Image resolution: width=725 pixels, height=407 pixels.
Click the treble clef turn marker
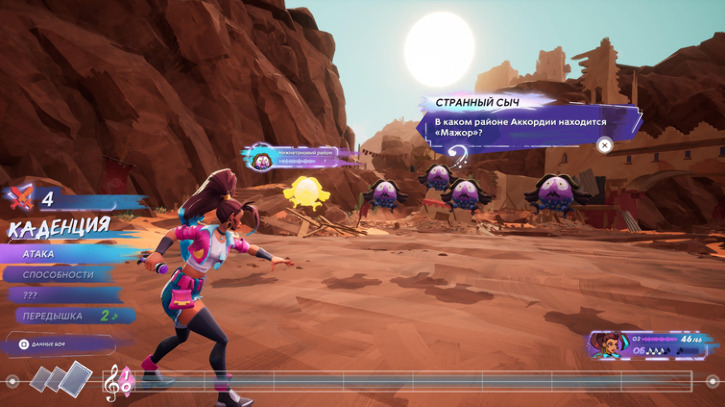[x=118, y=381]
